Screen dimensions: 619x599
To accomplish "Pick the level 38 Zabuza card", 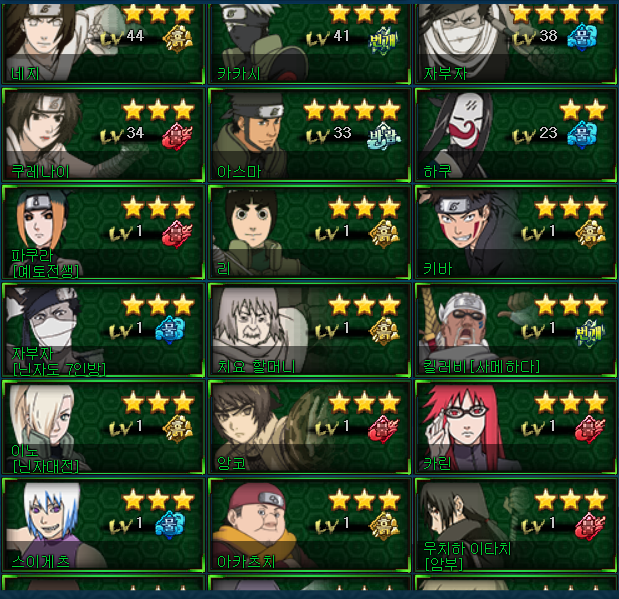I will coord(513,42).
